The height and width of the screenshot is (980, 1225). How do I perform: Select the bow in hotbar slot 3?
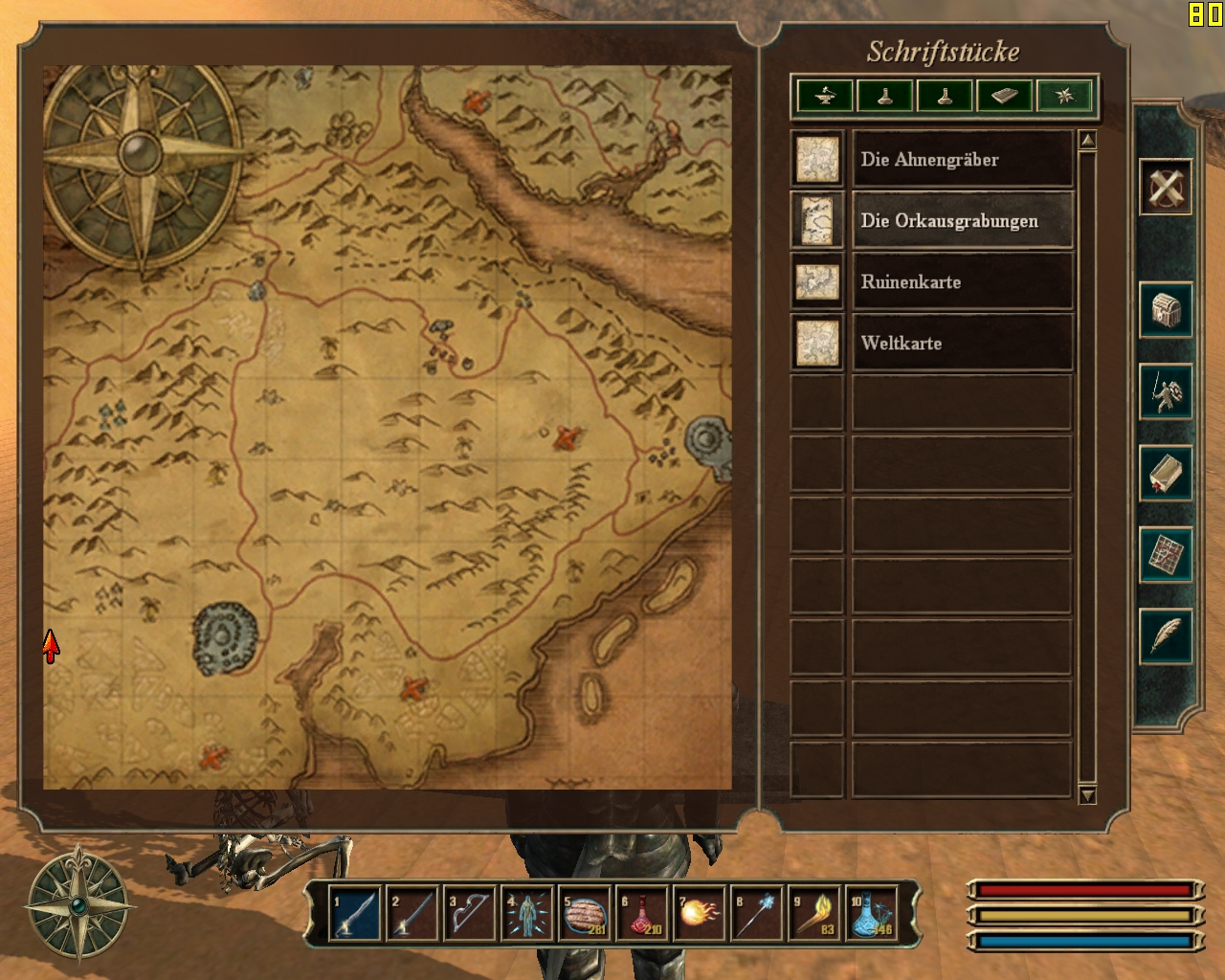pyautogui.click(x=469, y=913)
